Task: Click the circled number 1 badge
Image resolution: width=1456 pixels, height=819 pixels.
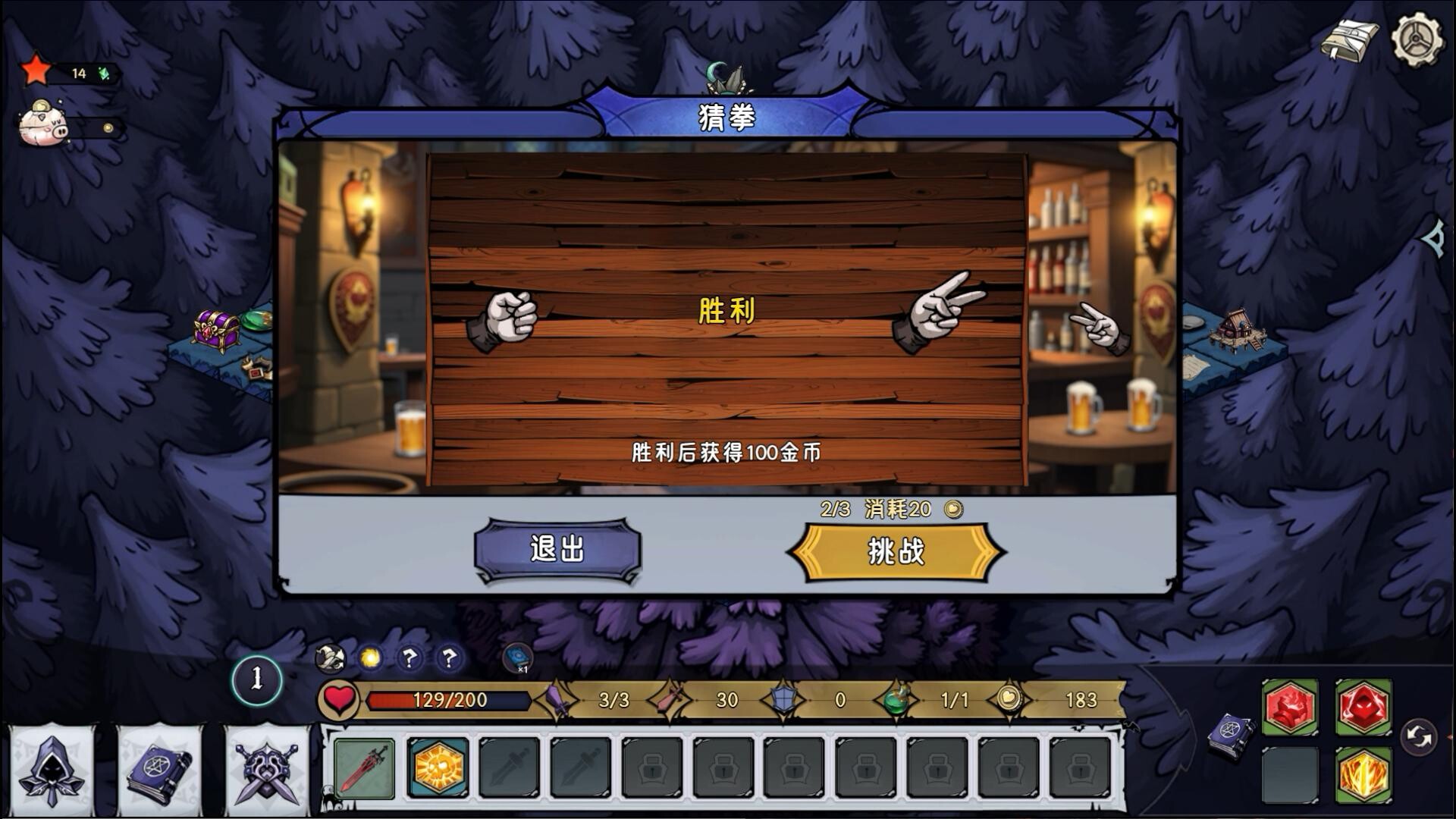Action: 257,679
